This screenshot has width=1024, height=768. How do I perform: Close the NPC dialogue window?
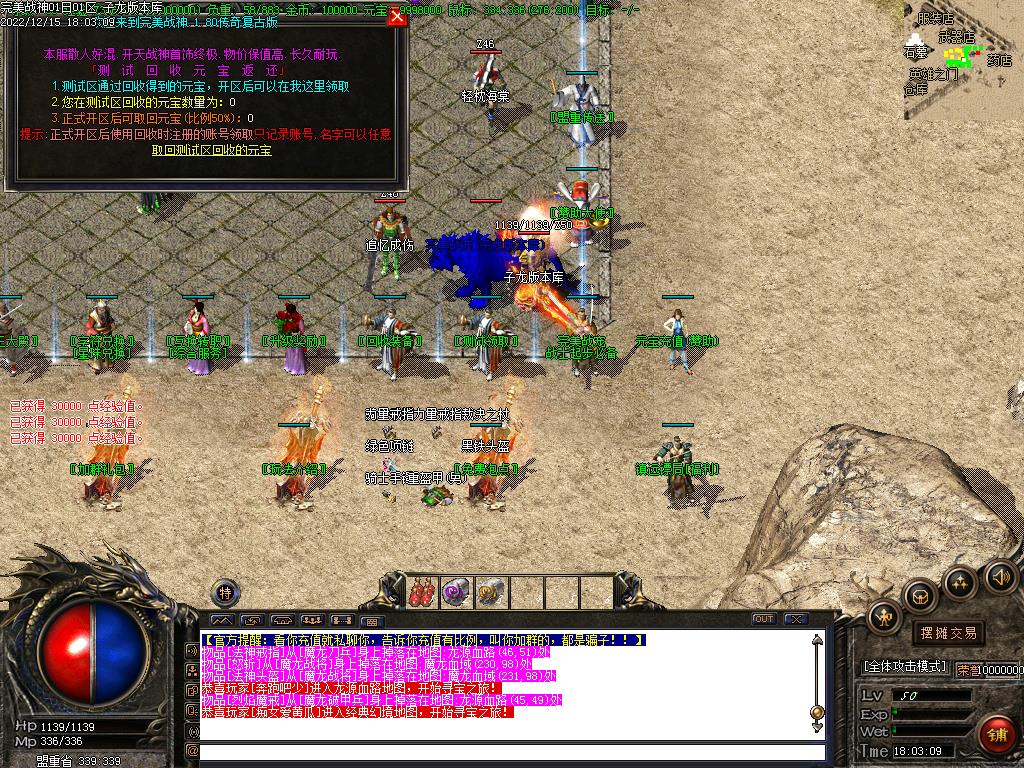coord(397,16)
